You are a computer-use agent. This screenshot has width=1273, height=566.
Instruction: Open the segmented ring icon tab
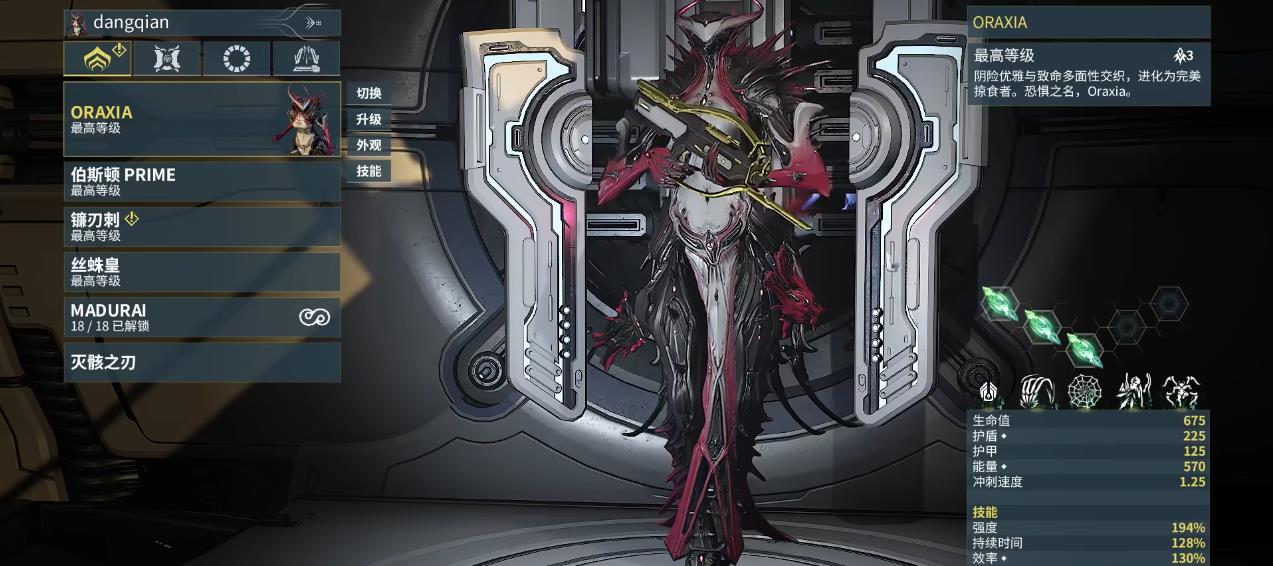(x=237, y=58)
